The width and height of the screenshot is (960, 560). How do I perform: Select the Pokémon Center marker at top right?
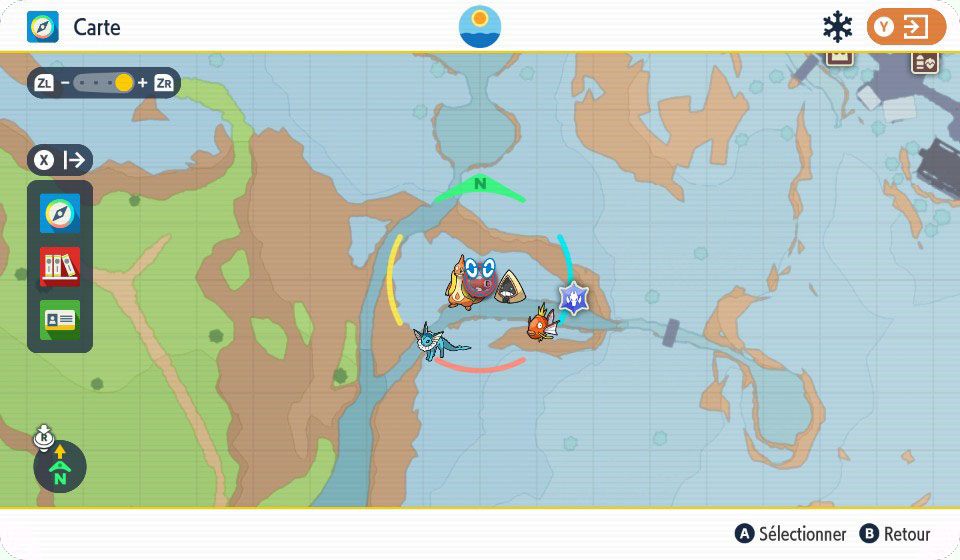[x=924, y=62]
